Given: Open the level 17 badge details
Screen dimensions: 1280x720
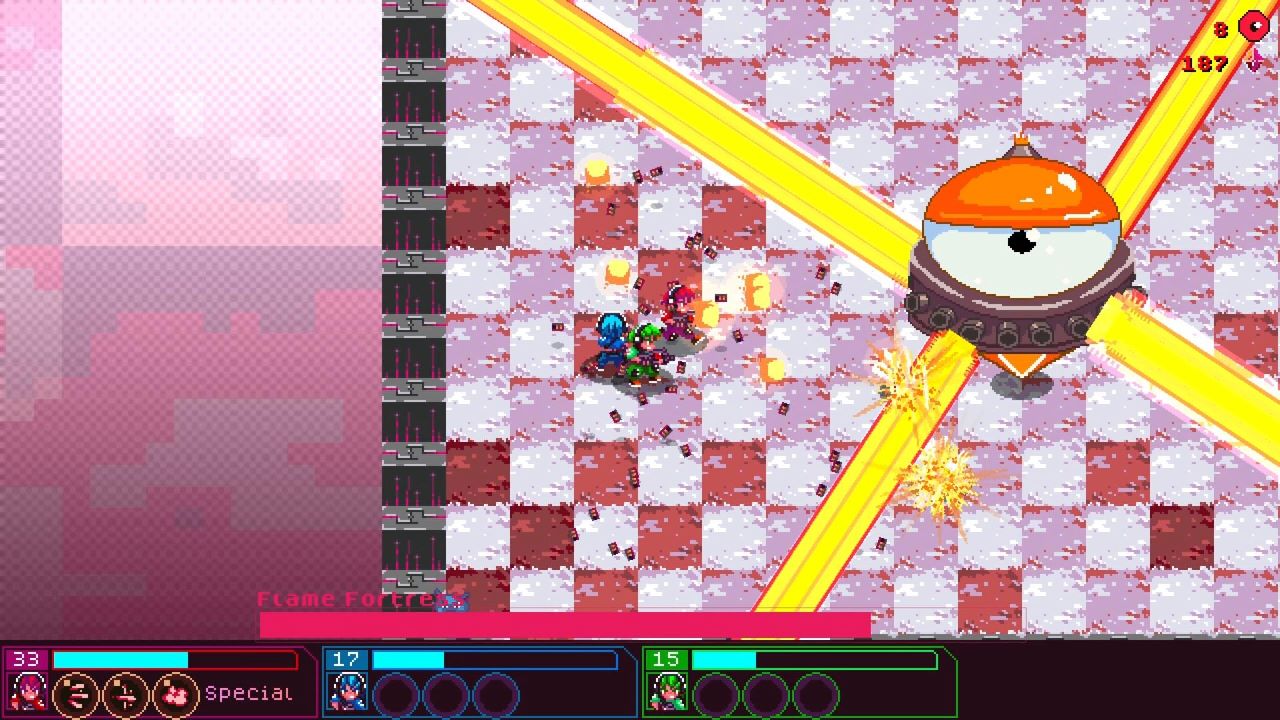Looking at the screenshot, I should (x=348, y=660).
